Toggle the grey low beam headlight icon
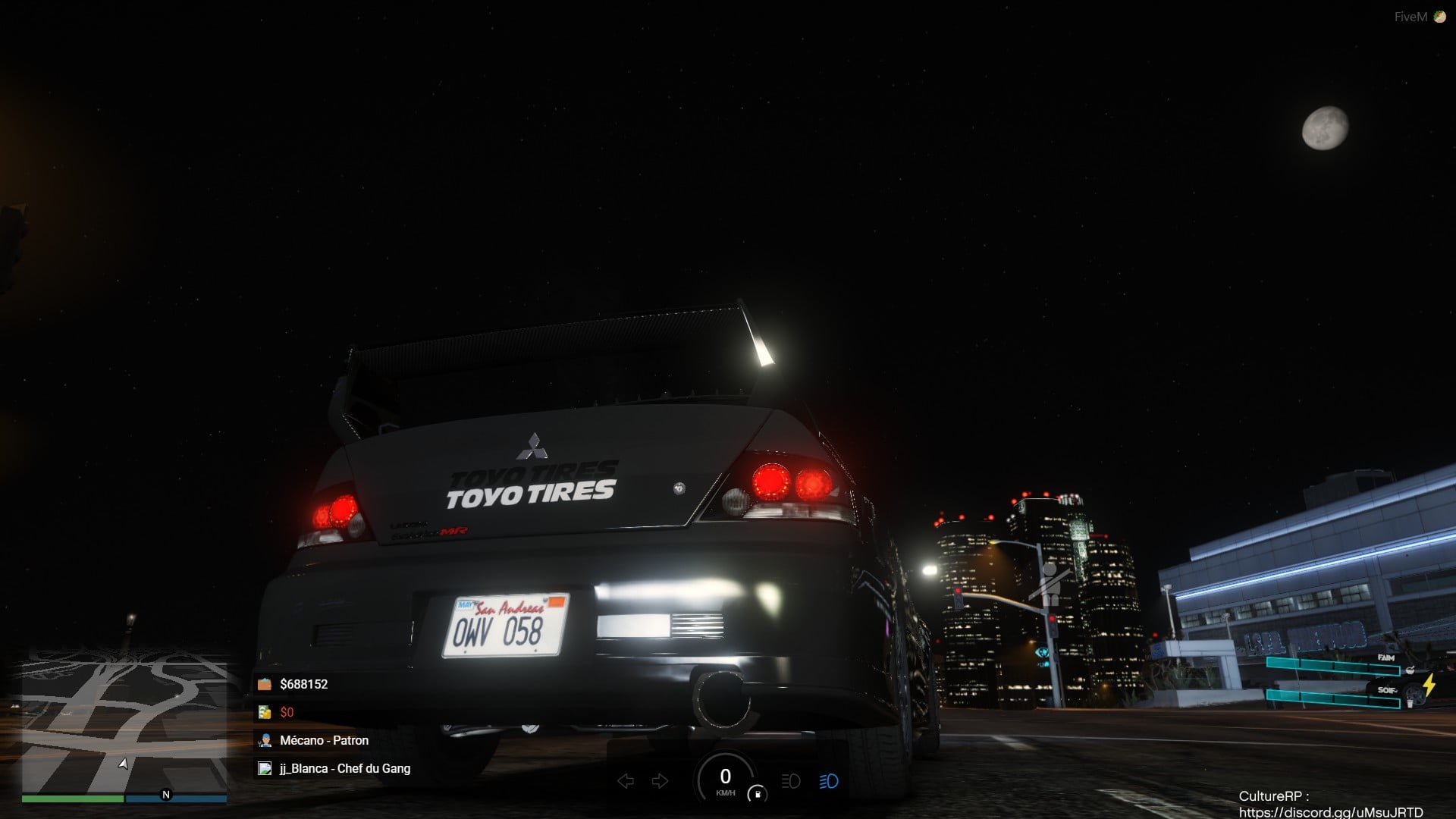The width and height of the screenshot is (1456, 819). tap(790, 781)
